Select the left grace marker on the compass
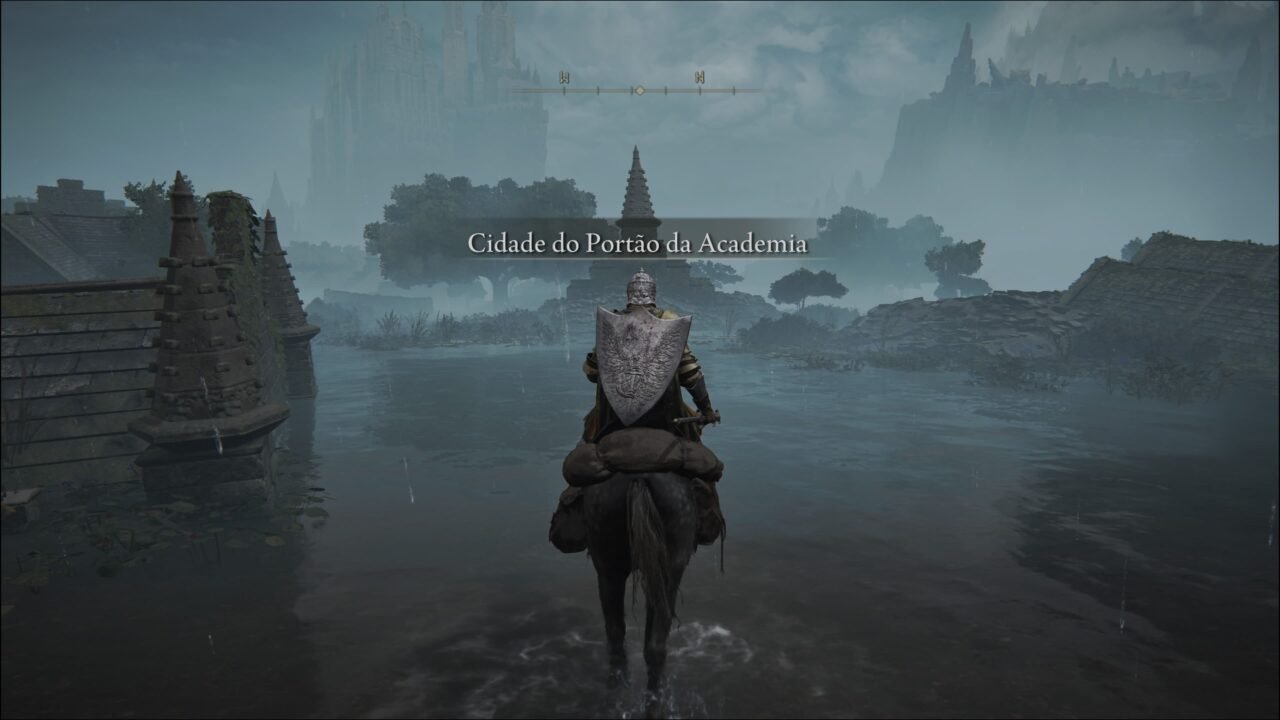 point(566,76)
